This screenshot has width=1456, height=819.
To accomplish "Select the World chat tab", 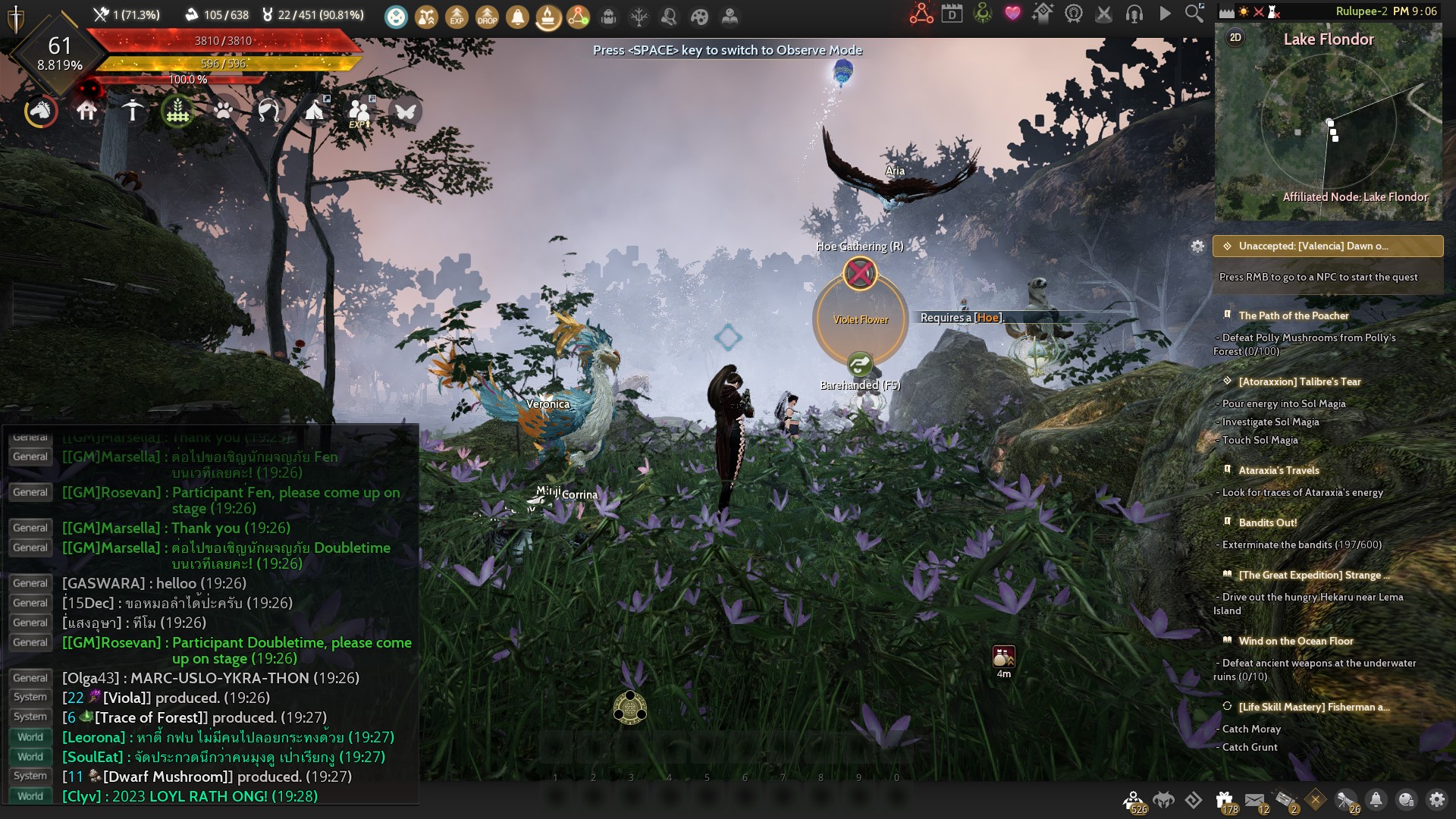I will (30, 736).
